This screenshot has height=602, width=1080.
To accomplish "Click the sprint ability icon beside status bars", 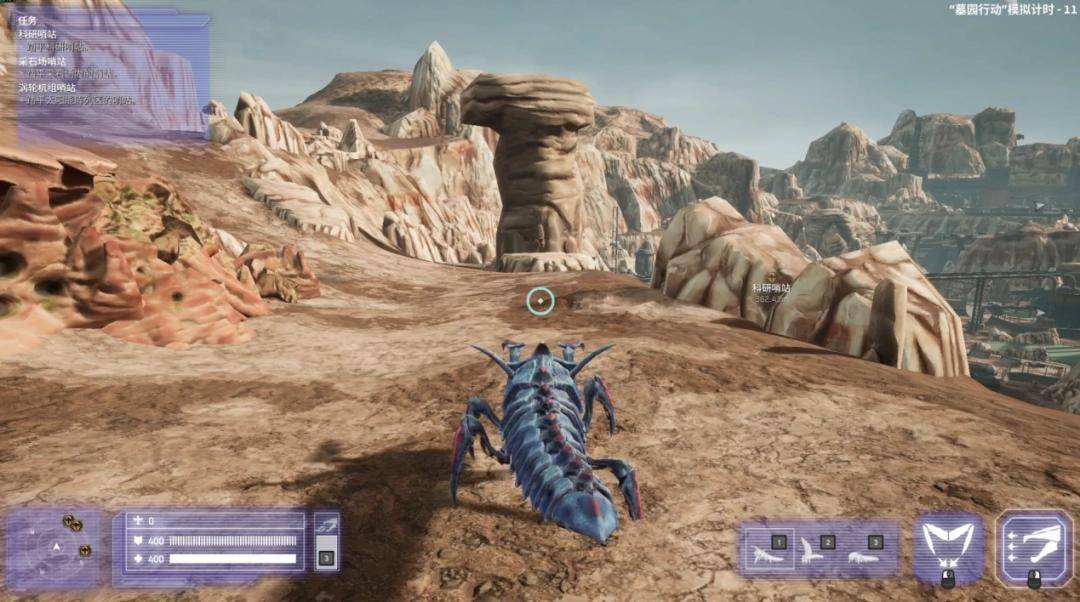I will 326,523.
